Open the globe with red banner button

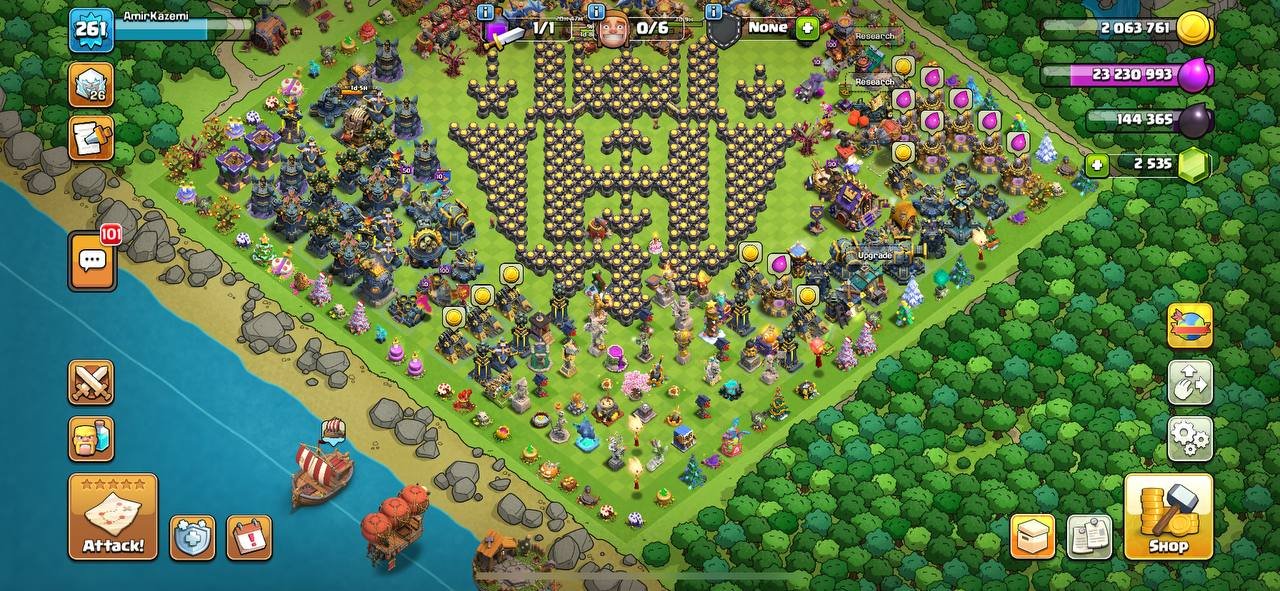pos(1190,326)
